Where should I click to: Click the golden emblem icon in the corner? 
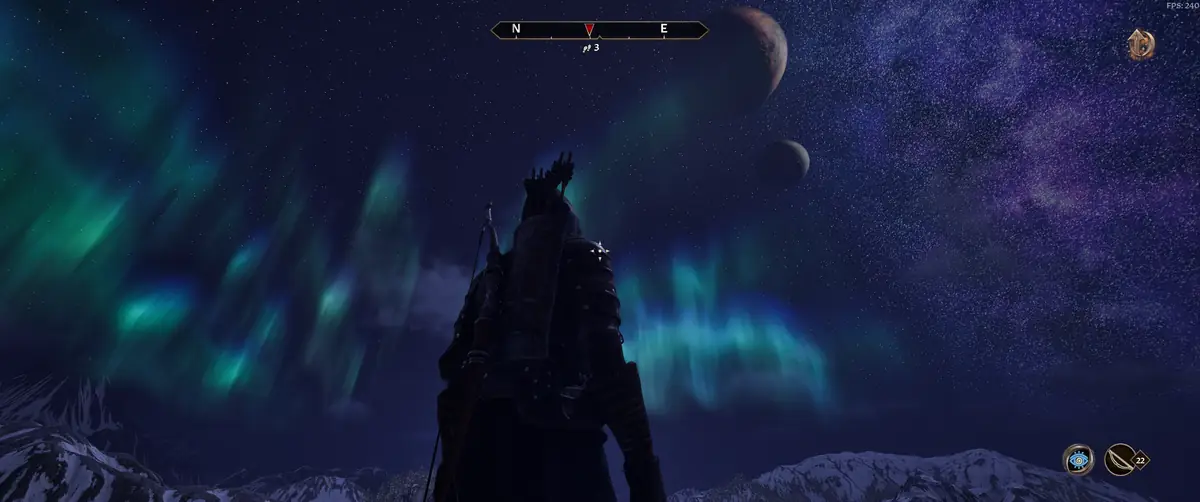point(1140,45)
